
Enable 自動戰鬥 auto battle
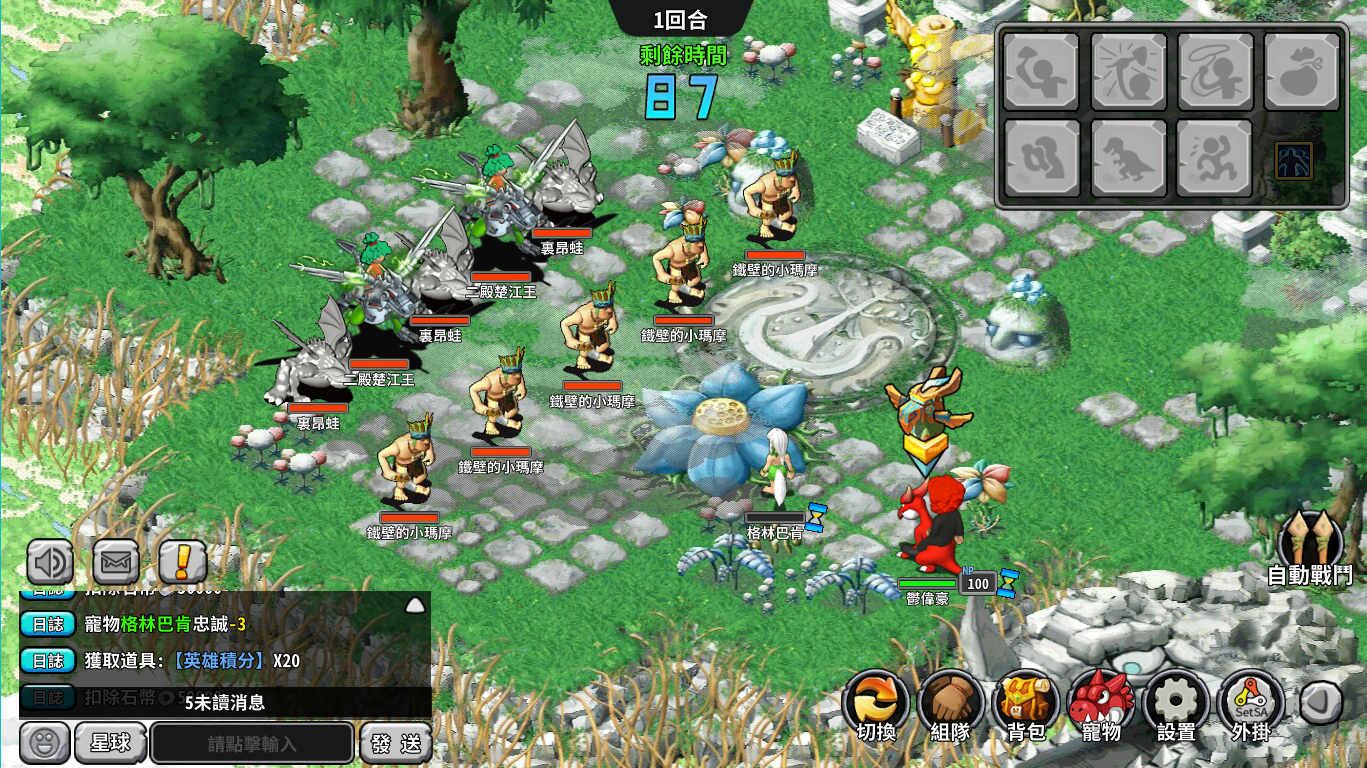coord(1310,545)
